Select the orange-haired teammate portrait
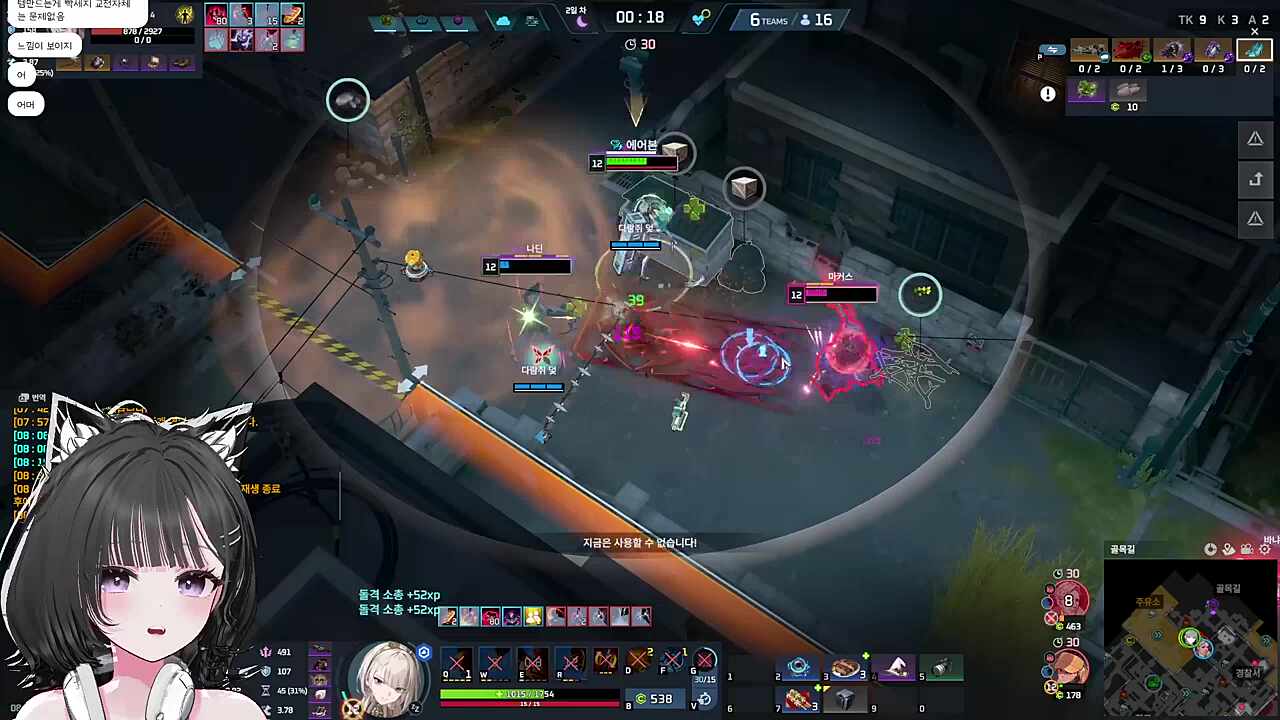 1070,666
